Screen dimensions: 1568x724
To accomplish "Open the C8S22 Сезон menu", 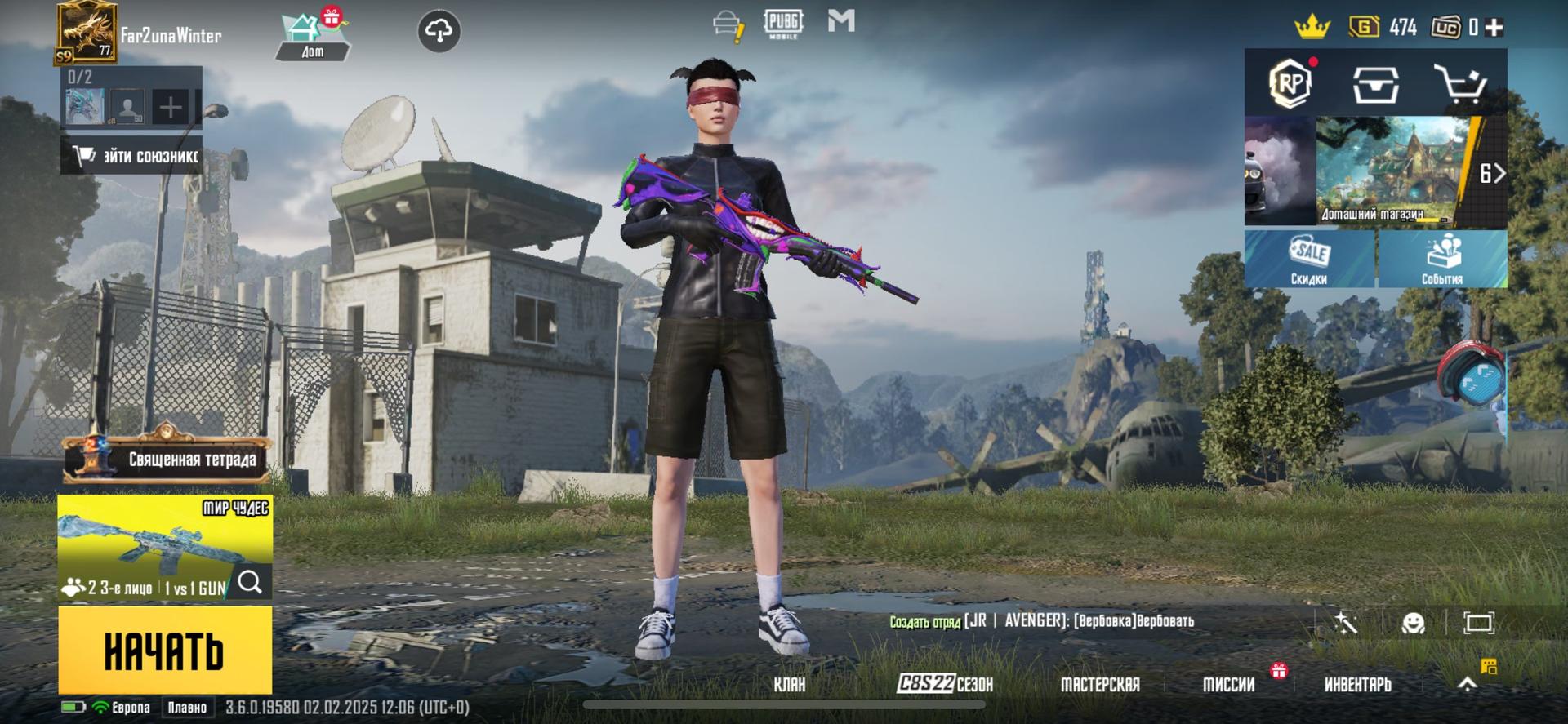I will (x=945, y=684).
